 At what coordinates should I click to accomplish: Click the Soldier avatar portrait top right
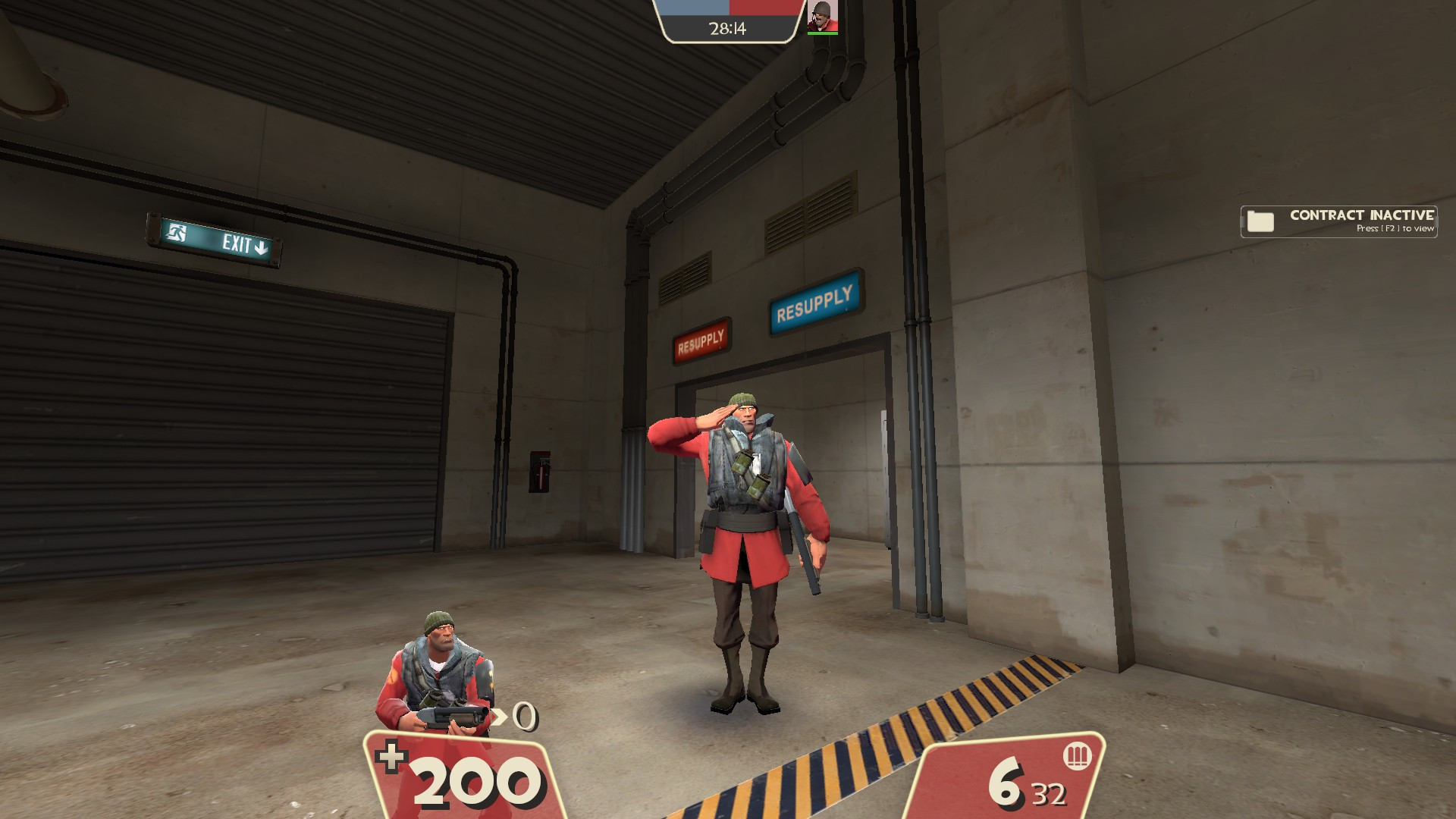[x=823, y=17]
